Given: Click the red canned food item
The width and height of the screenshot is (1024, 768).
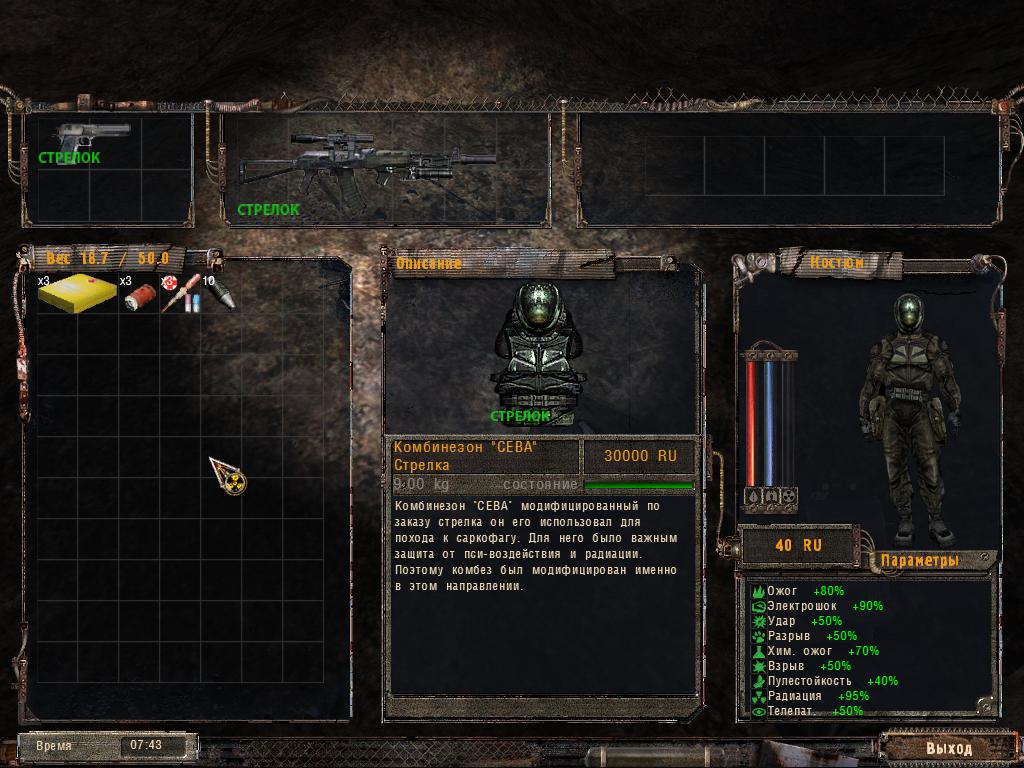Looking at the screenshot, I should click(139, 296).
